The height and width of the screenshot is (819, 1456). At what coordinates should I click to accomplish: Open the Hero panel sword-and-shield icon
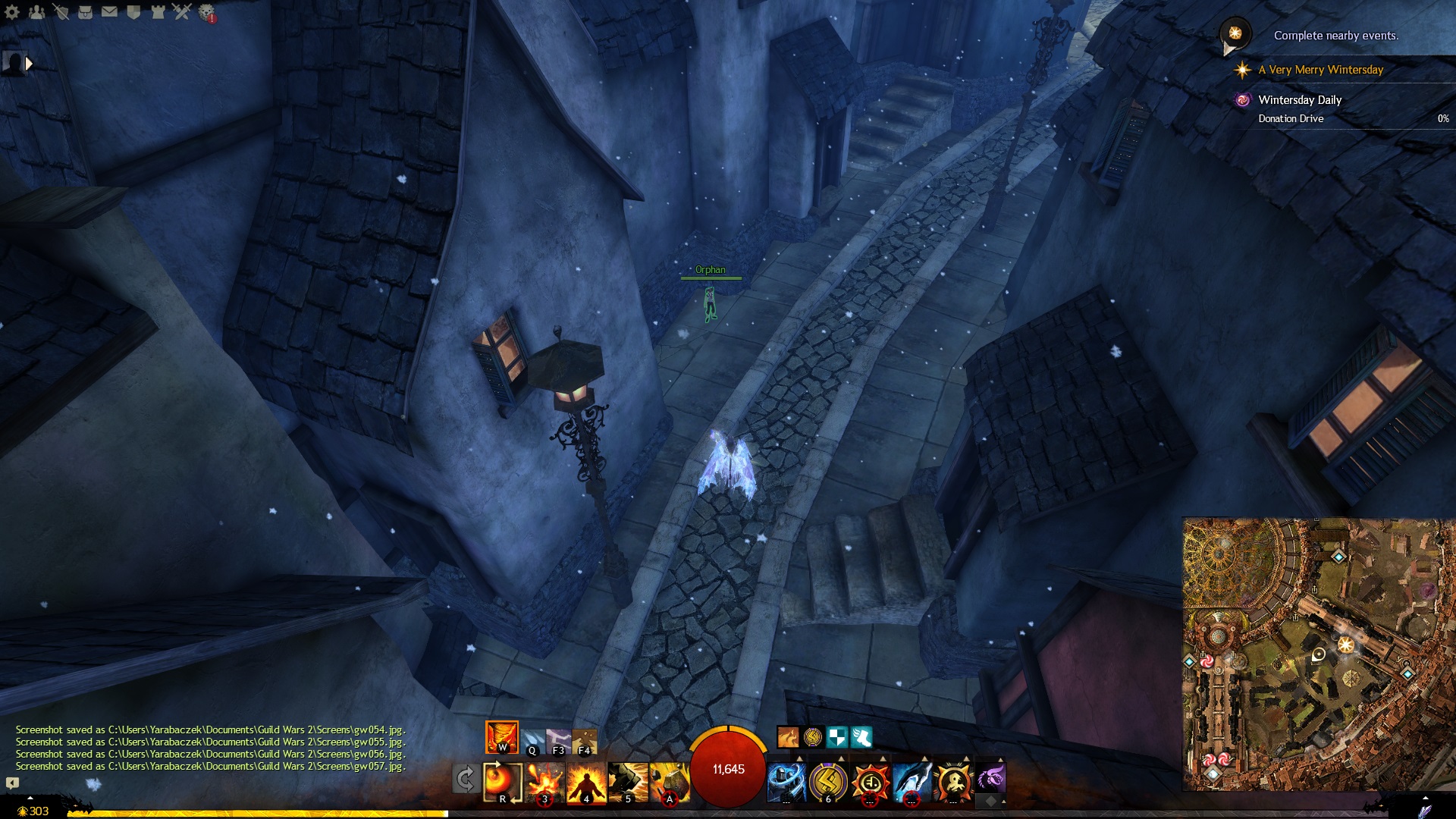[x=61, y=12]
